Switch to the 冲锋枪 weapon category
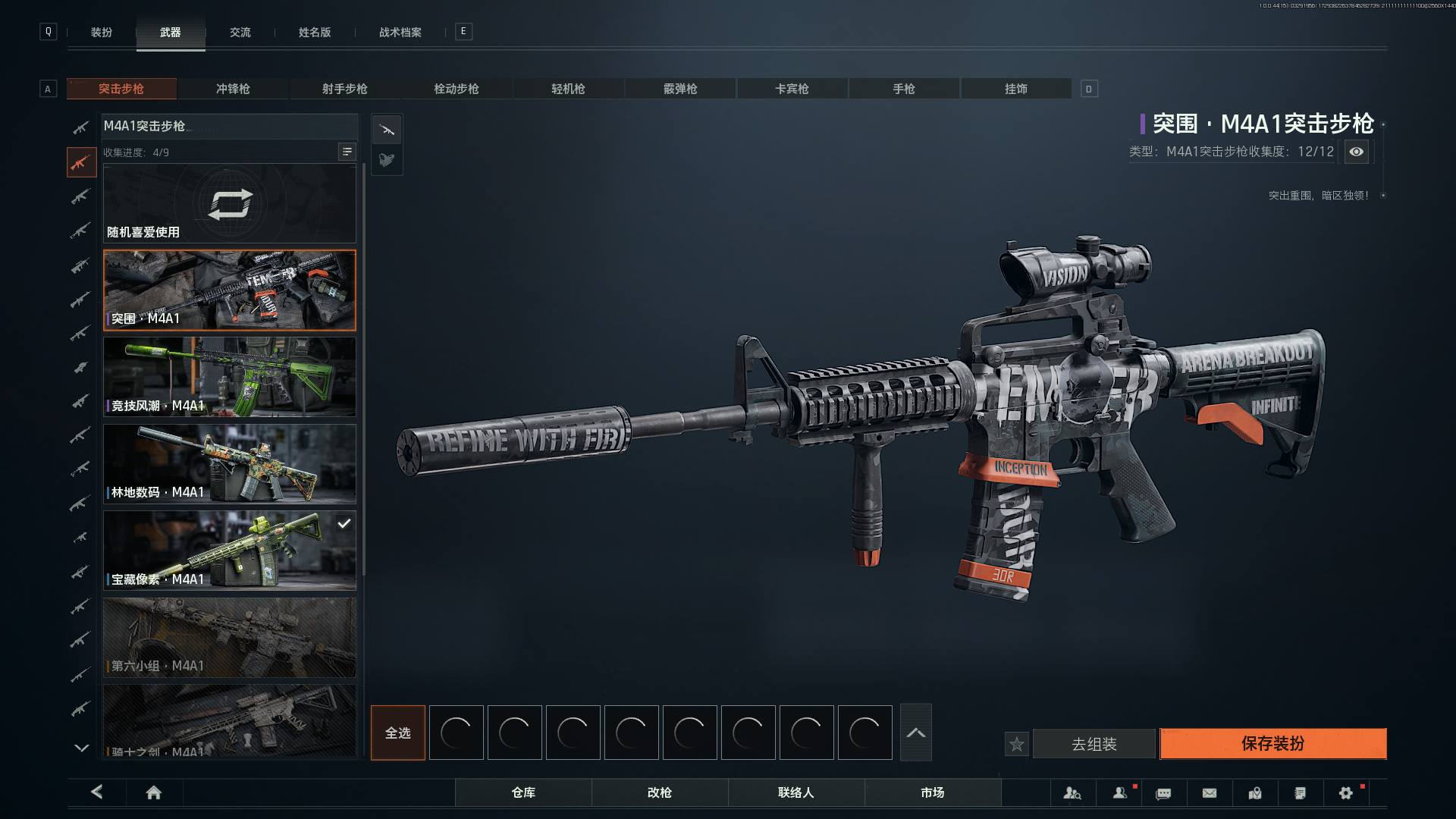Screen dimensions: 1456x819 [233, 89]
